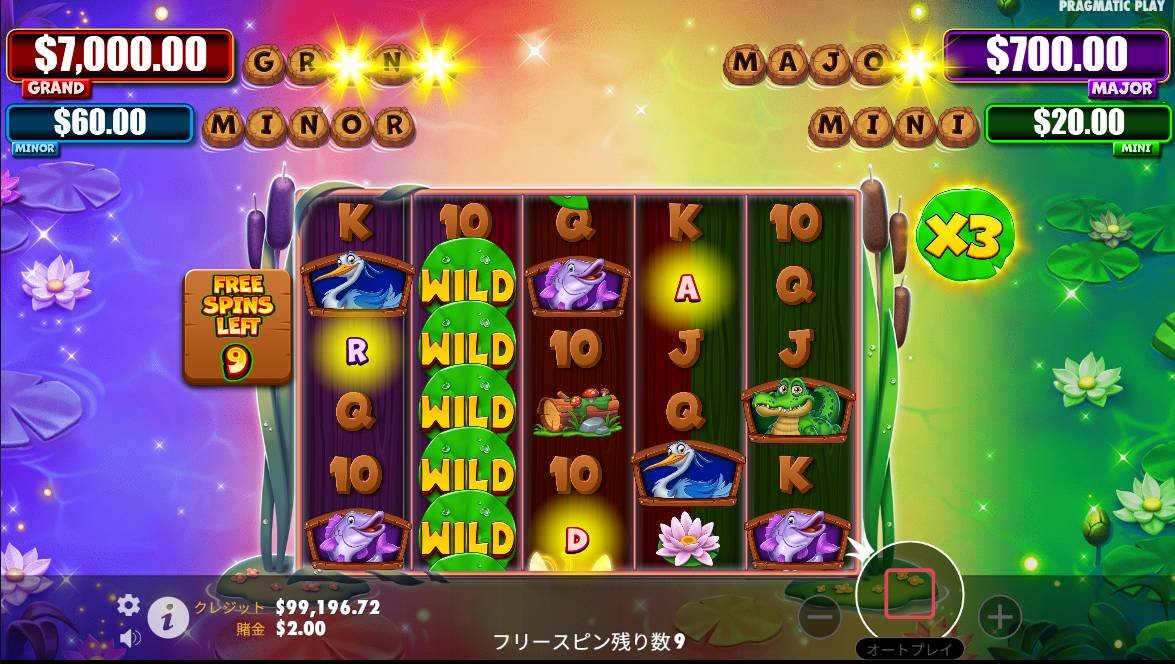Increase the bet with the plus button
1175x664 pixels.
click(999, 618)
